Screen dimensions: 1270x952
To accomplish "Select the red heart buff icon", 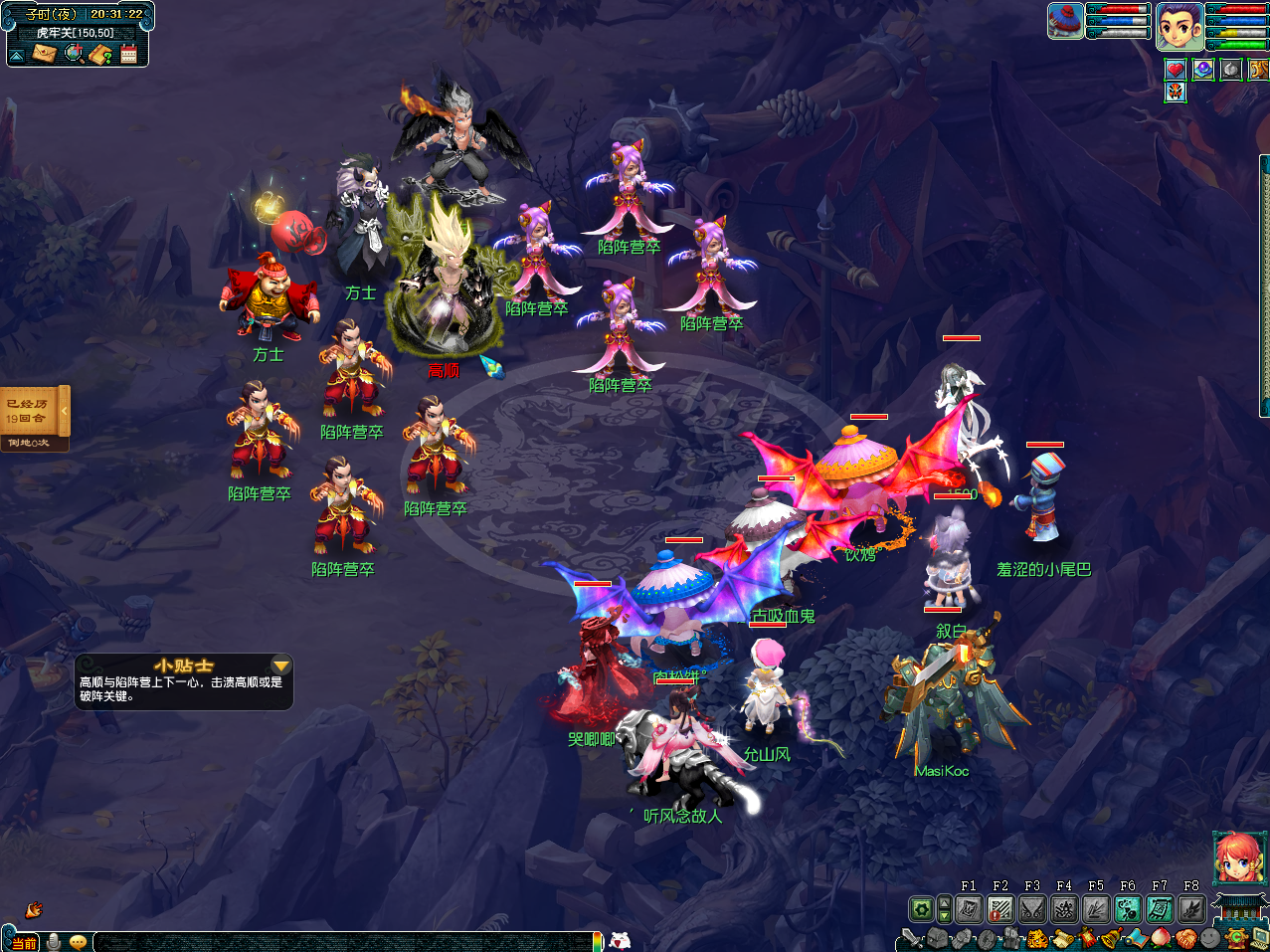I will click(1176, 70).
